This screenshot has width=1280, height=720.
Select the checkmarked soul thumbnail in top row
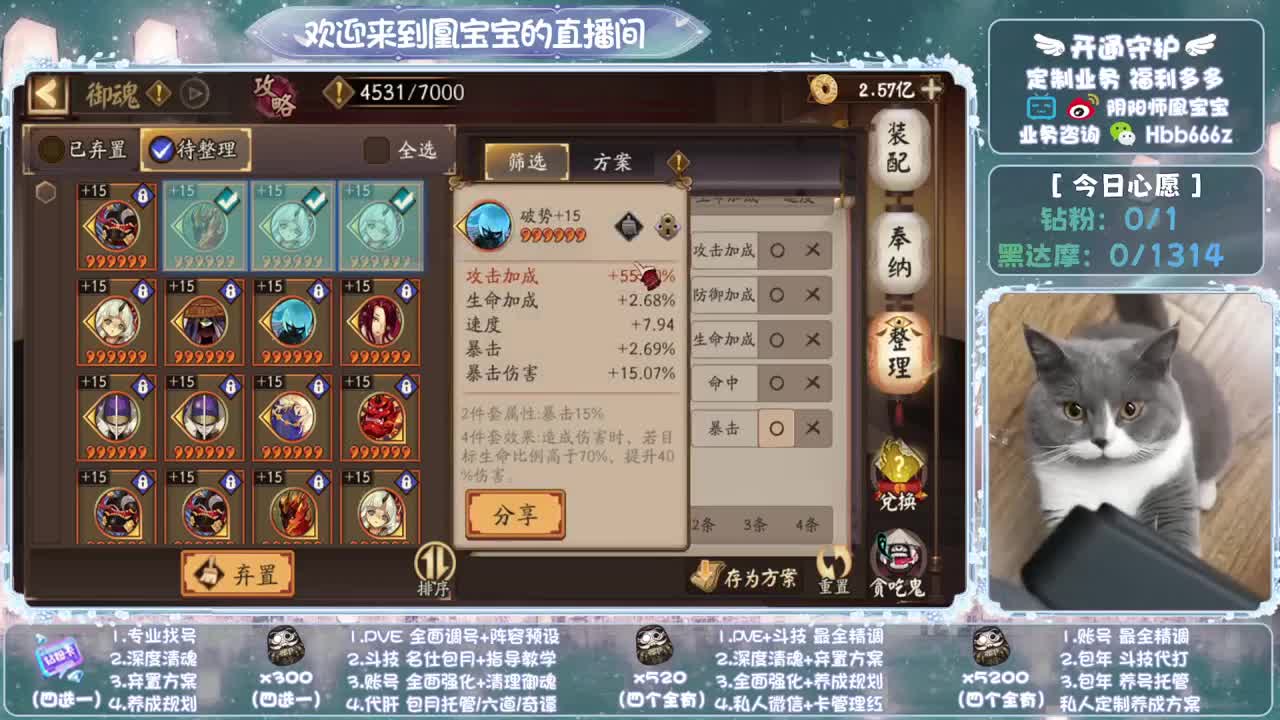tap(204, 226)
